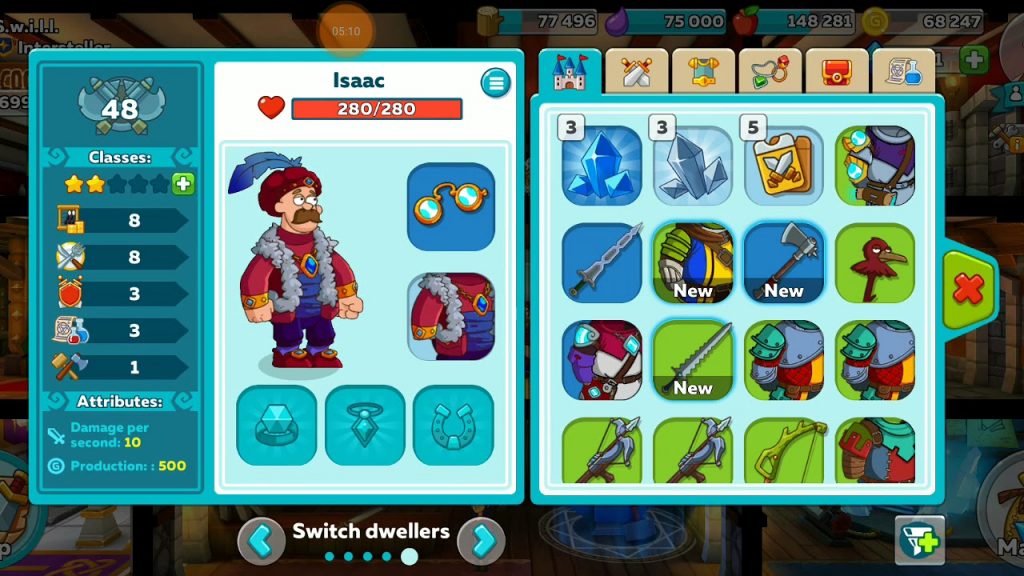Viewport: 1024px width, 576px height.
Task: Open the armor tab
Action: coord(703,71)
